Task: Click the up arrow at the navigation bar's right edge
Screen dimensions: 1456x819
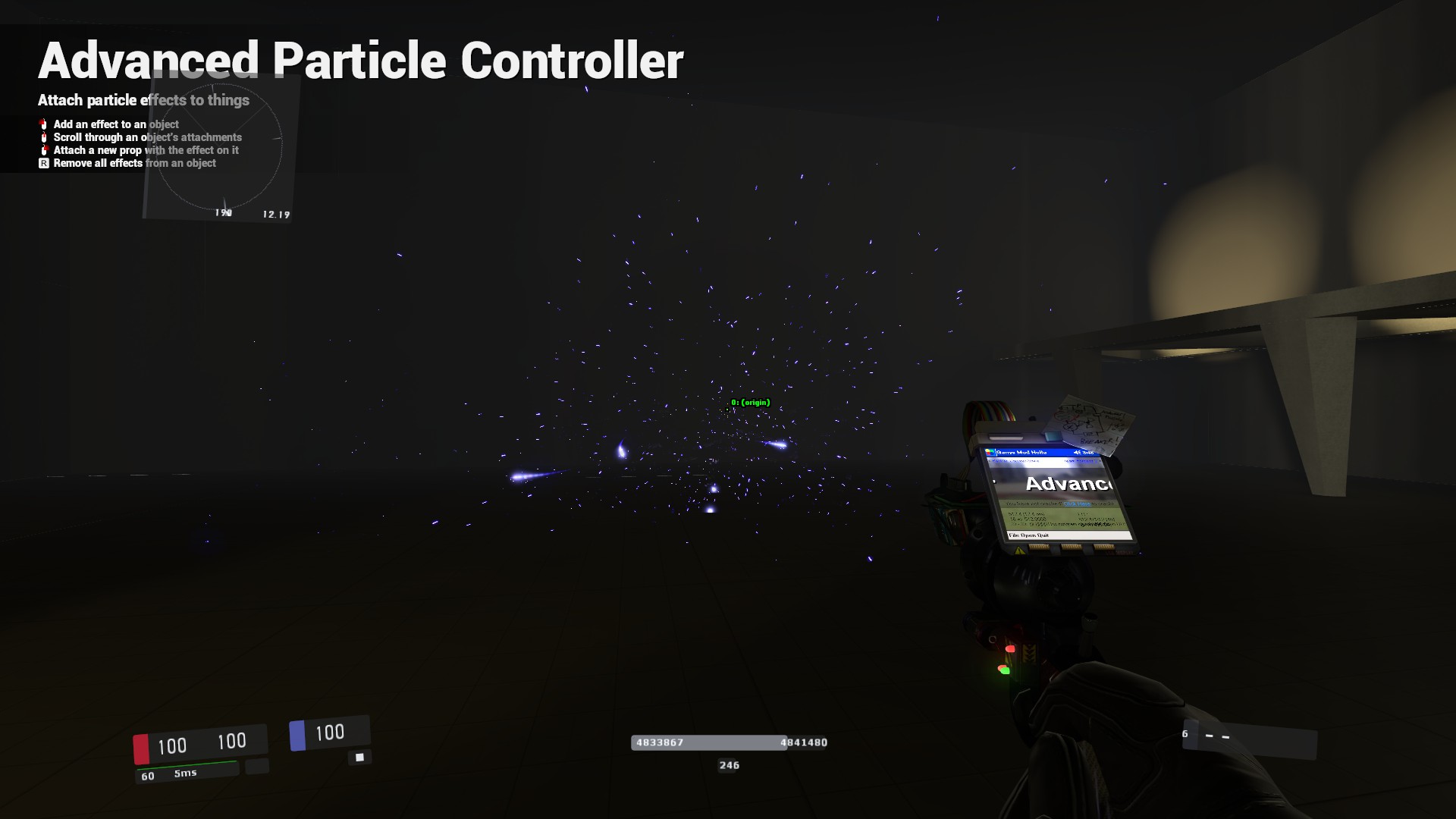Action: tap(1098, 461)
